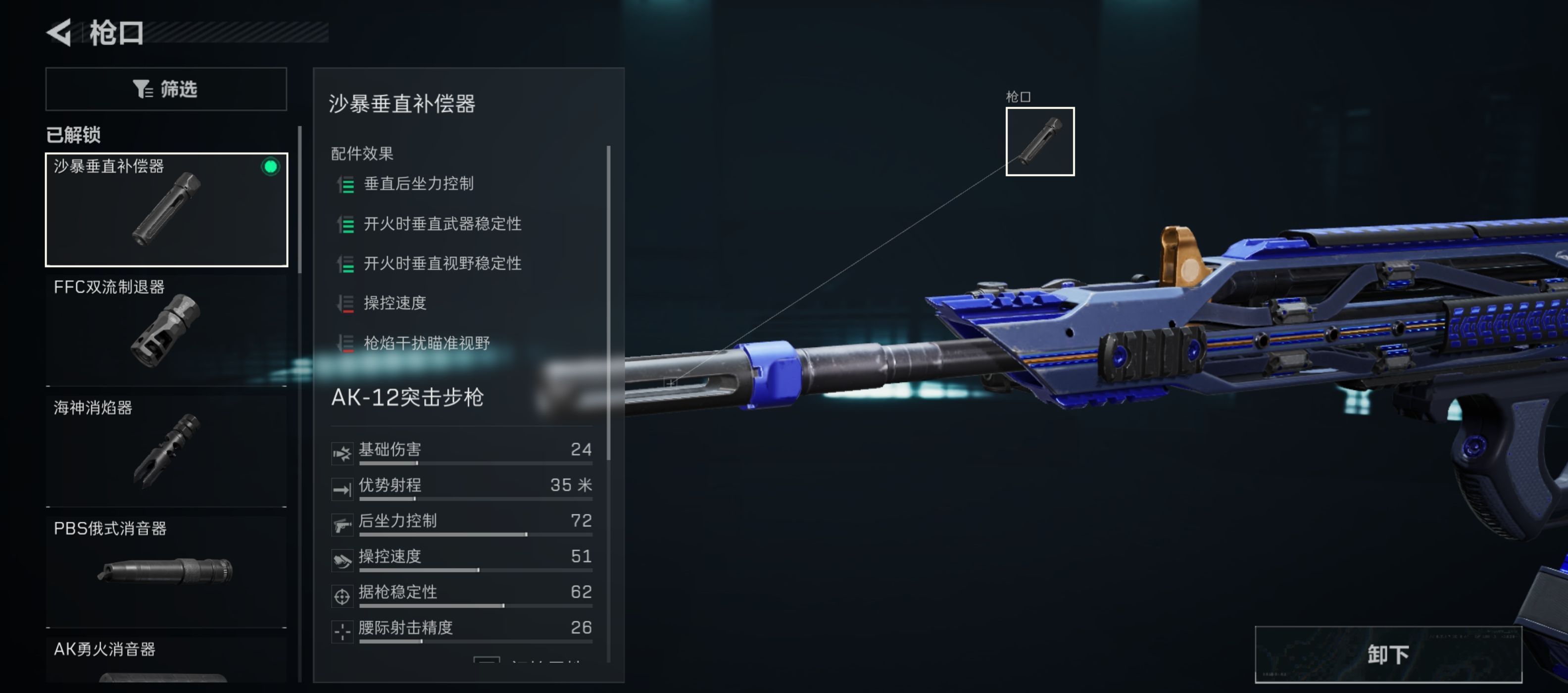Open the AK-12突击步枪 weapon details
The height and width of the screenshot is (693, 1568).
coord(407,399)
